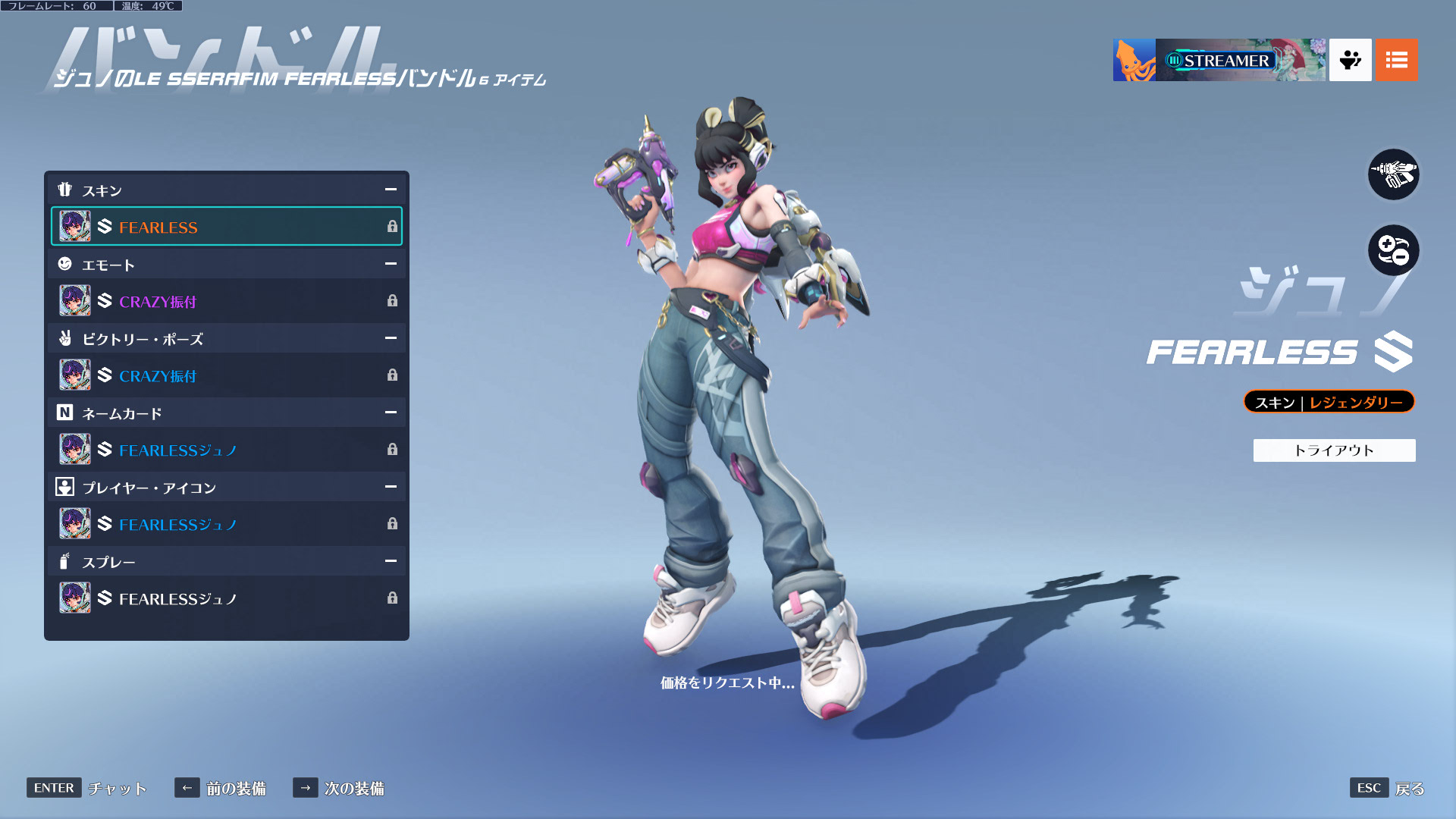This screenshot has height=819, width=1456.
Task: Select the FEARLESS skin item row
Action: pyautogui.click(x=226, y=227)
